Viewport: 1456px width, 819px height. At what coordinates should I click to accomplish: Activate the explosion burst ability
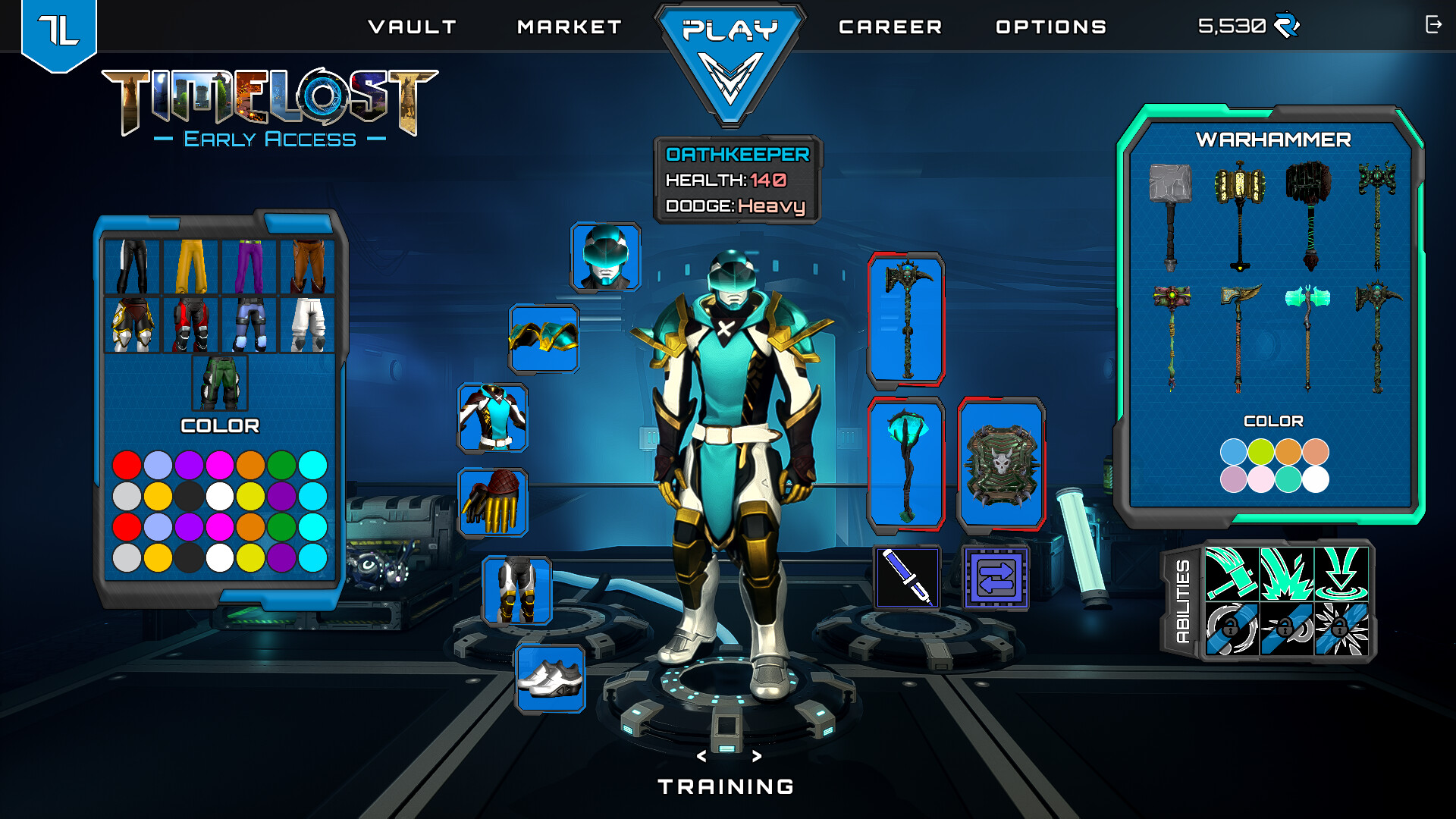(x=1286, y=573)
